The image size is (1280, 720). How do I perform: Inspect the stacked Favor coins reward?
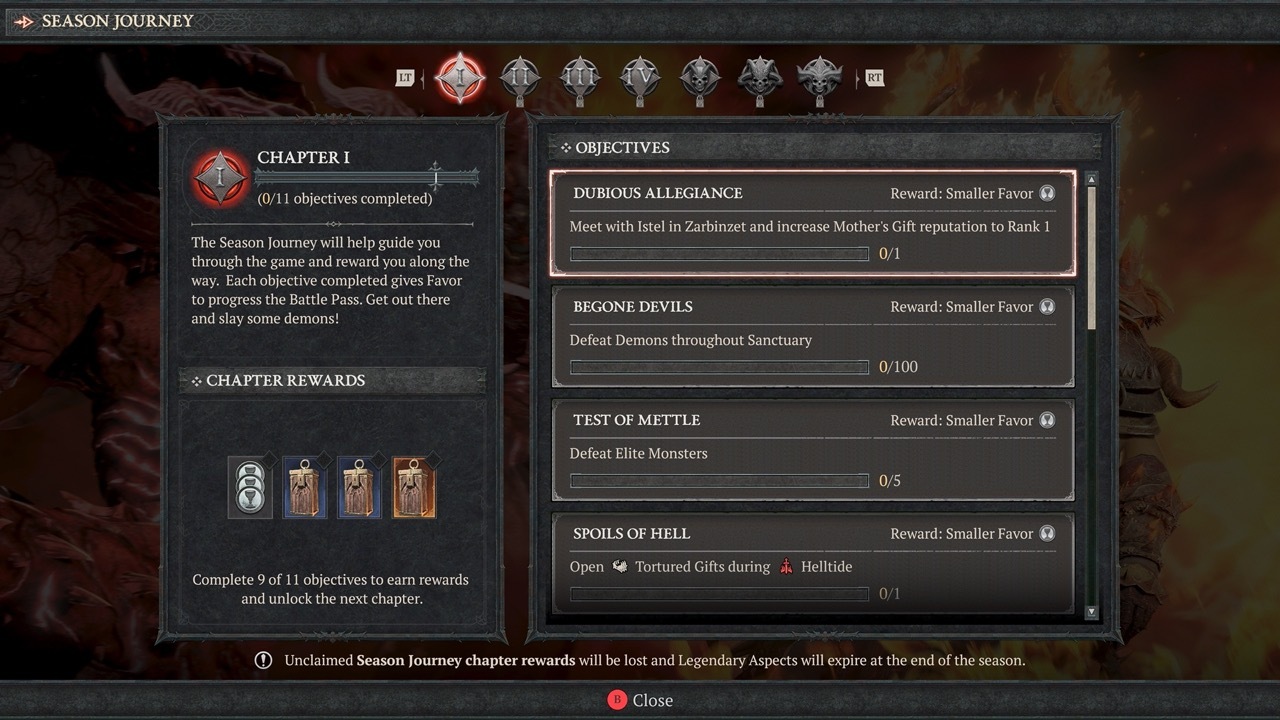250,487
